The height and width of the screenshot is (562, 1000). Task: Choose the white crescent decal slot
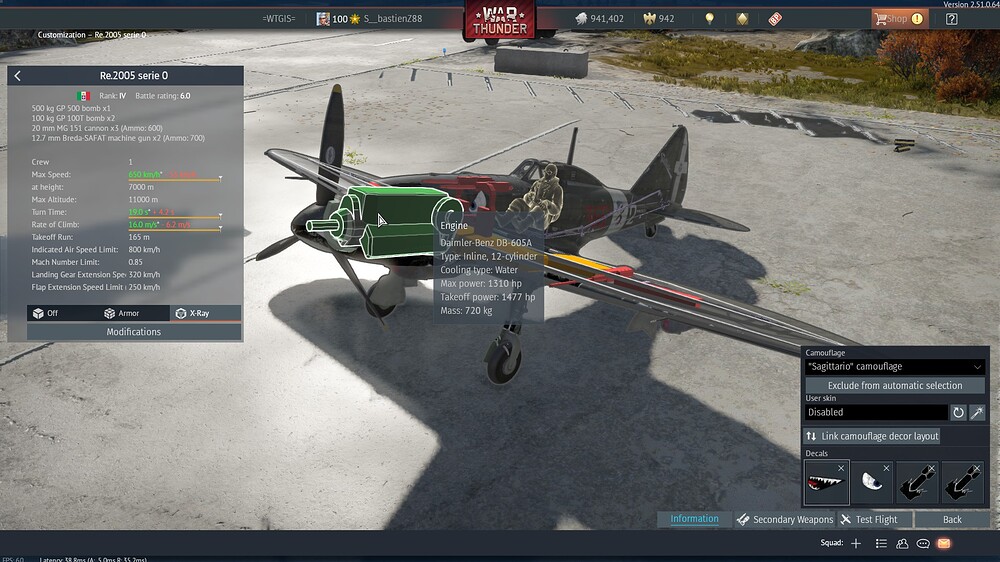(x=872, y=482)
